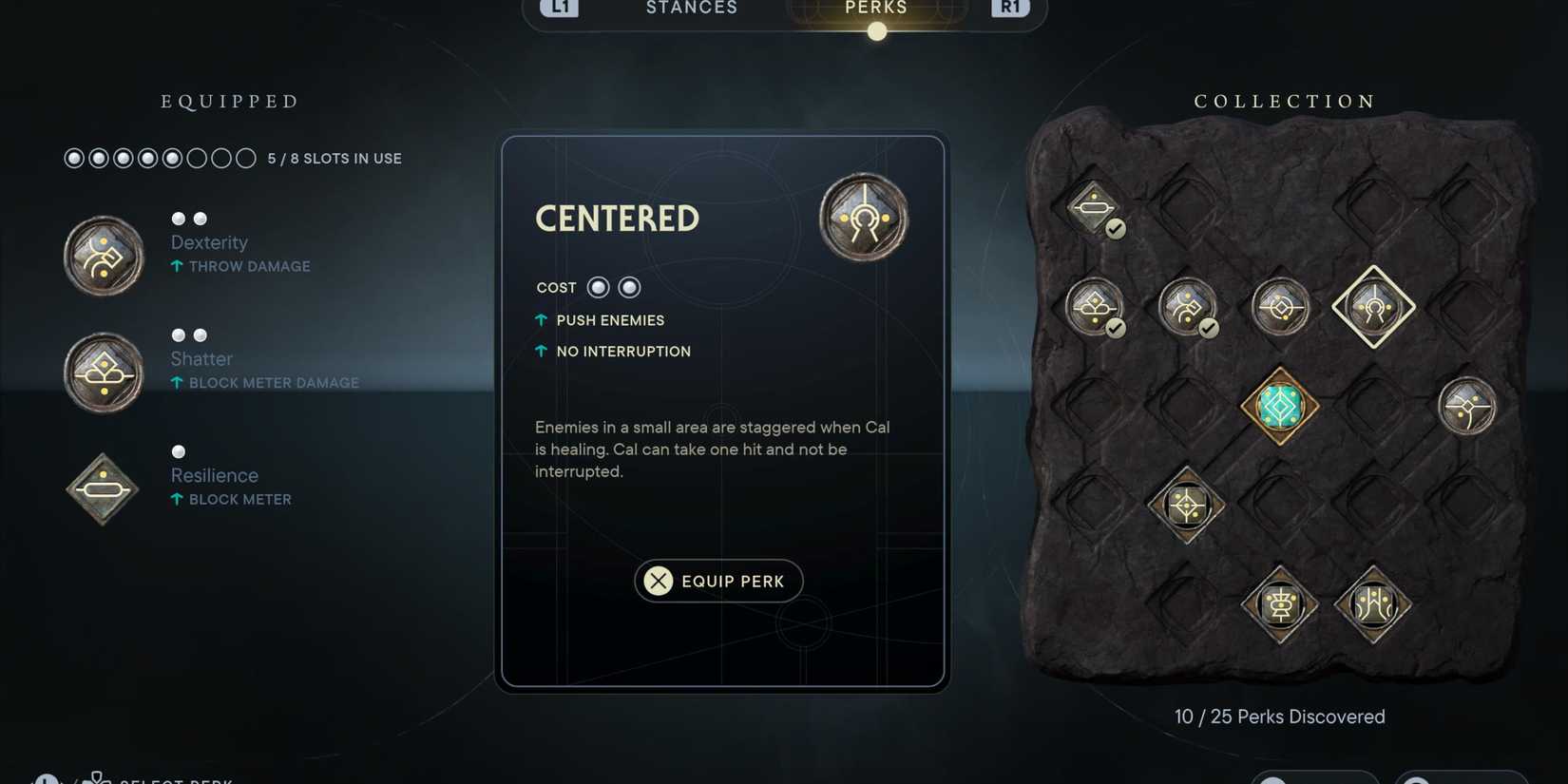Screen dimensions: 1568x784
Task: Select the highlighted Centered perk in the Collection
Action: tap(1373, 306)
